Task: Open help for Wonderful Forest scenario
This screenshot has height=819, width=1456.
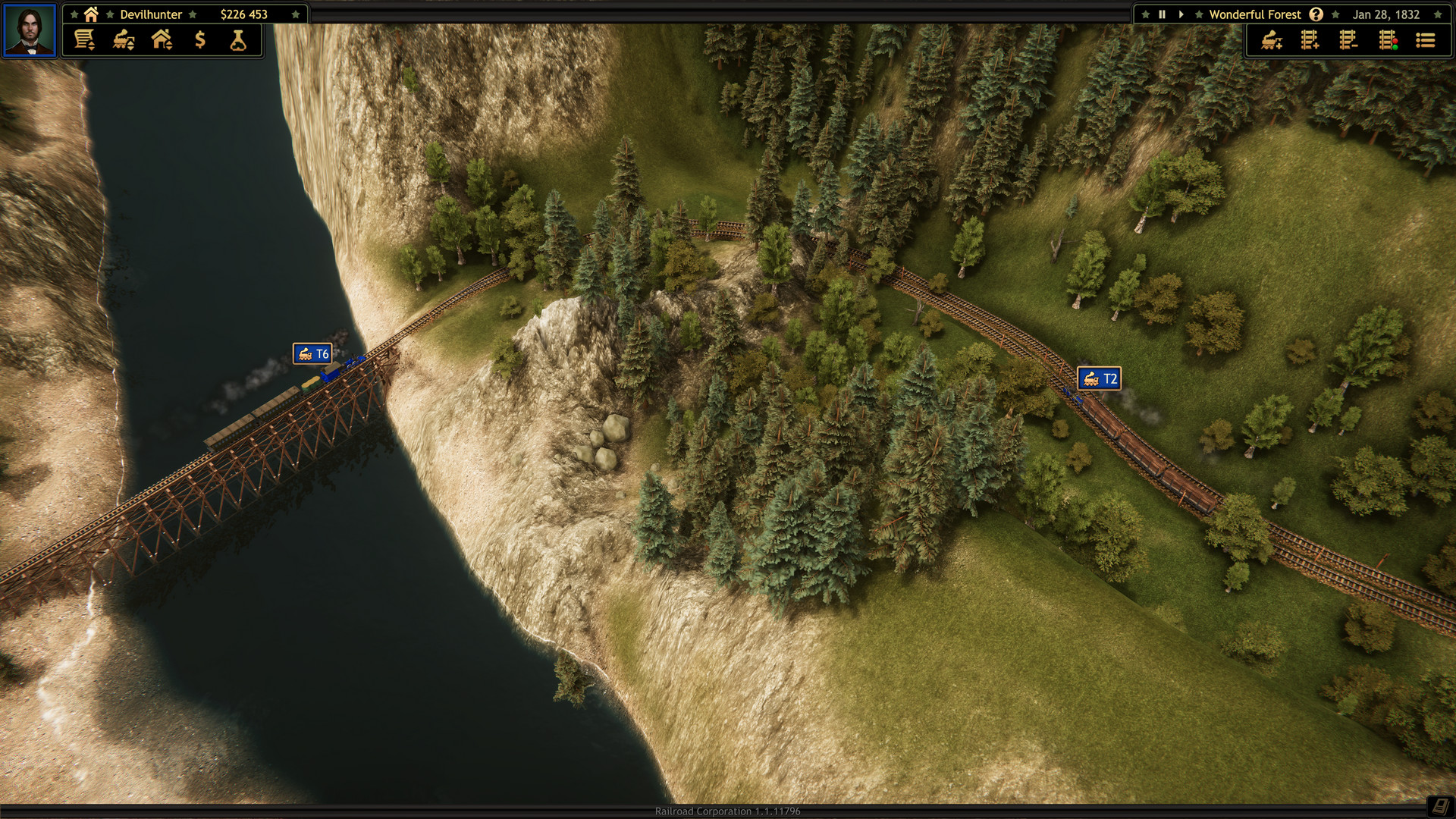Action: click(x=1317, y=14)
